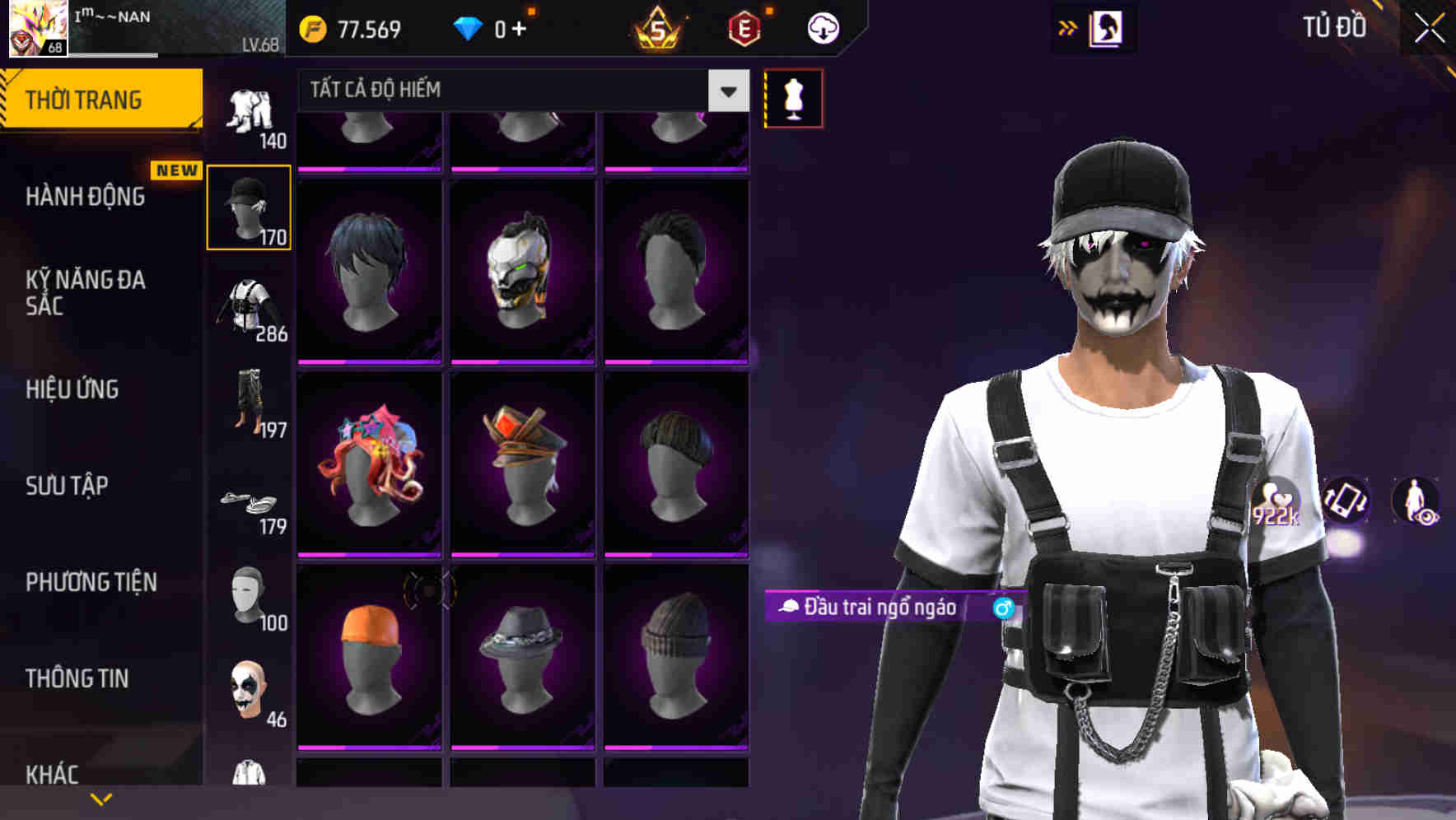Viewport: 1456px width, 820px height.
Task: Open the outfit card icon beside double arrows
Action: [x=1107, y=27]
